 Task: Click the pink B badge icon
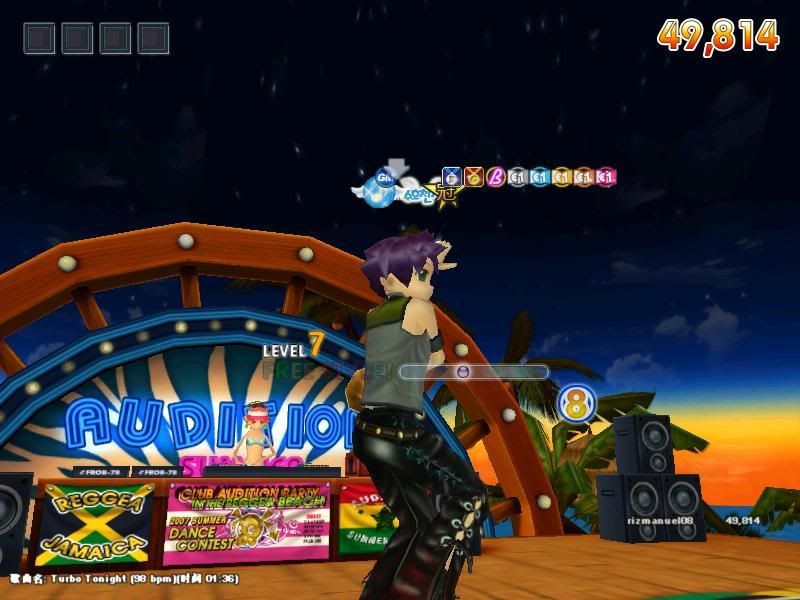(x=495, y=177)
